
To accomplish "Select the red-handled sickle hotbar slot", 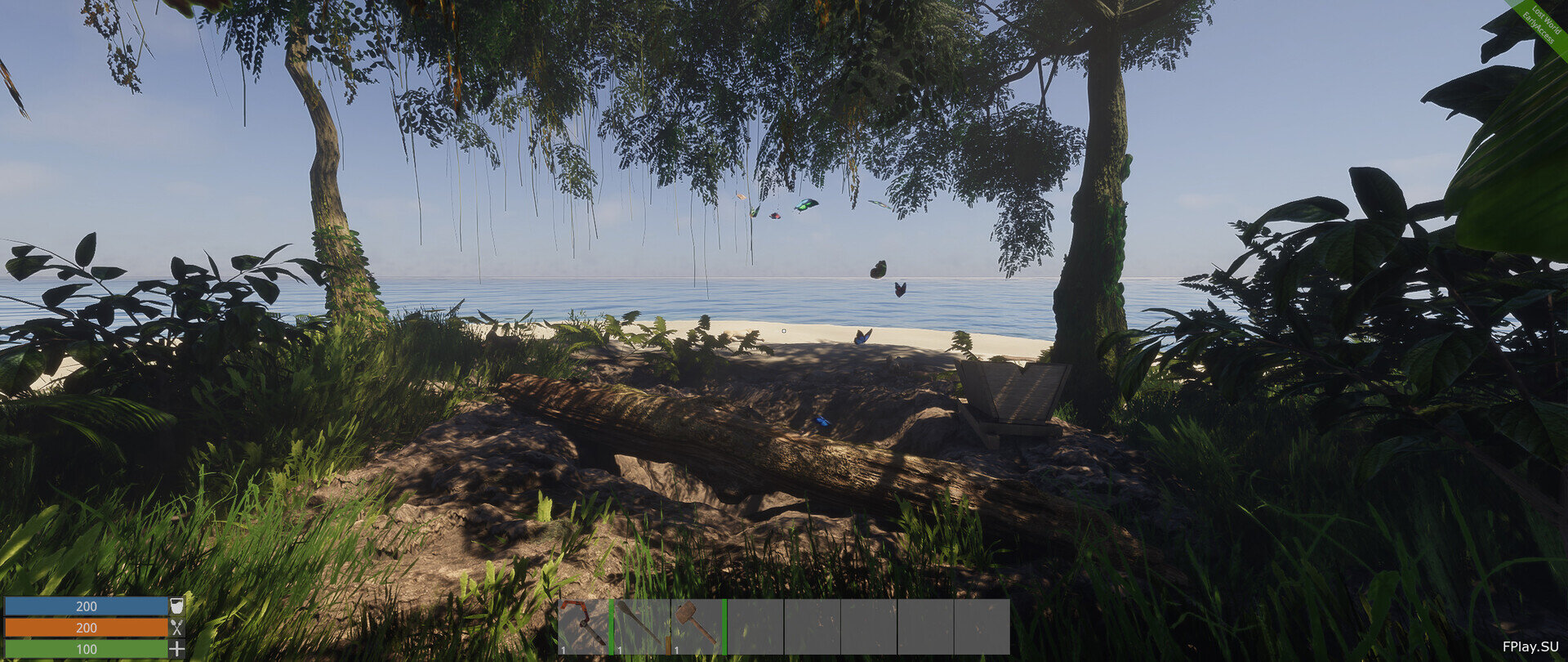I will coord(583,627).
